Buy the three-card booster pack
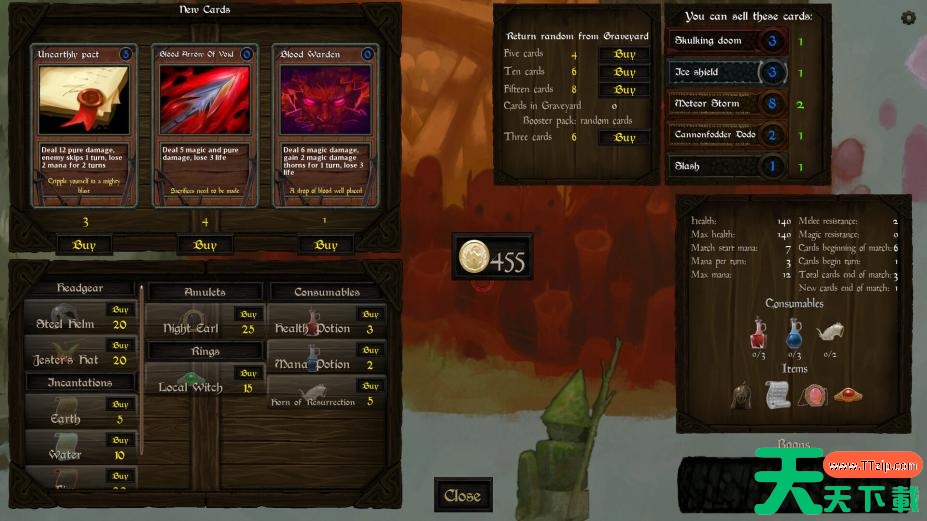Viewport: 927px width, 521px height. click(625, 138)
